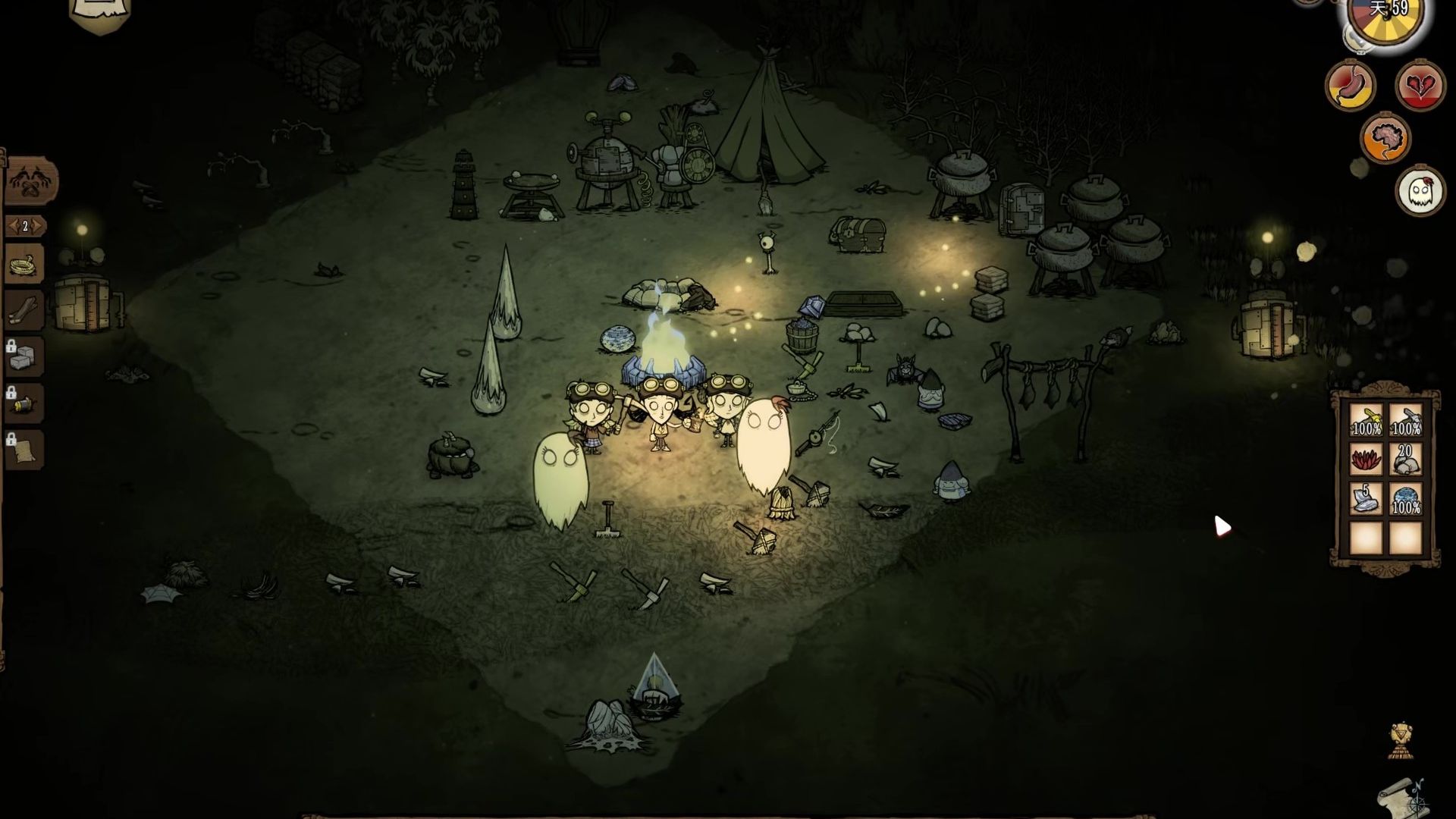Select the locked cut stone recipe
Screen dimensions: 1456x819
[x=25, y=356]
